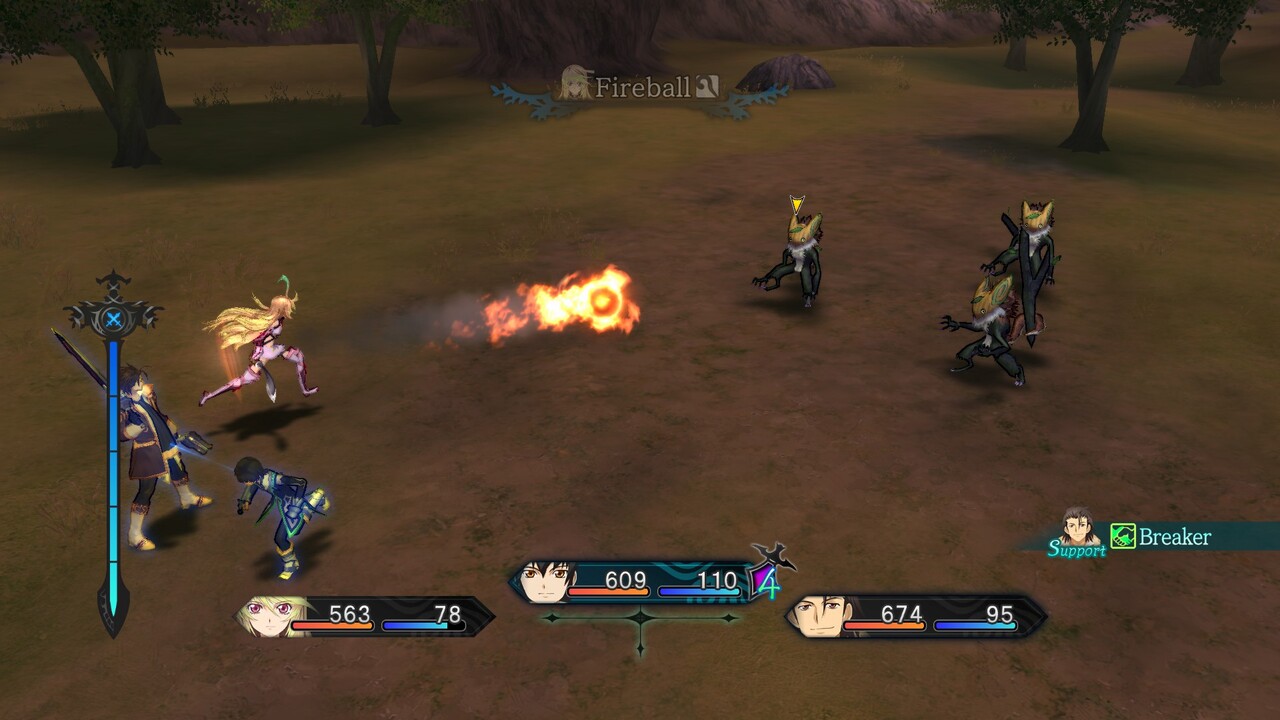This screenshot has height=720, width=1280.
Task: Click the blue orb atop the sword gauge
Action: pyautogui.click(x=113, y=319)
